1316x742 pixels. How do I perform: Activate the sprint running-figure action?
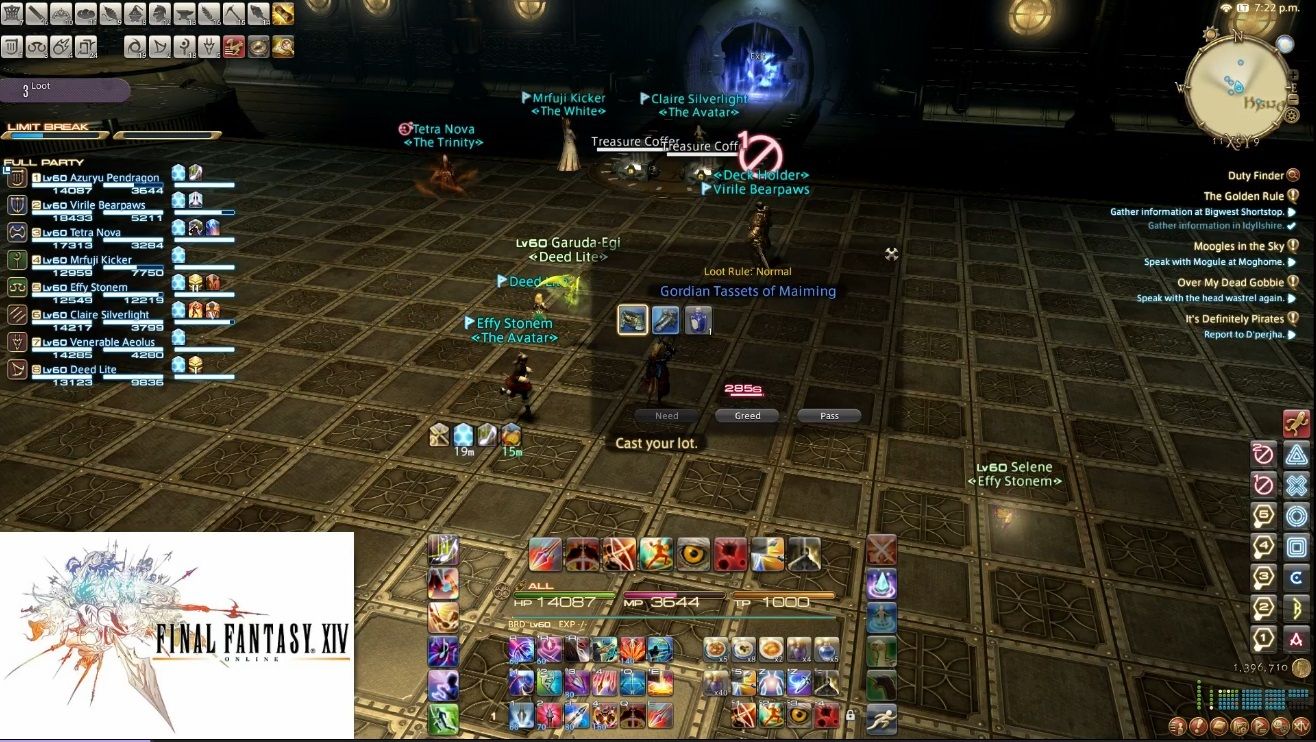tap(881, 717)
